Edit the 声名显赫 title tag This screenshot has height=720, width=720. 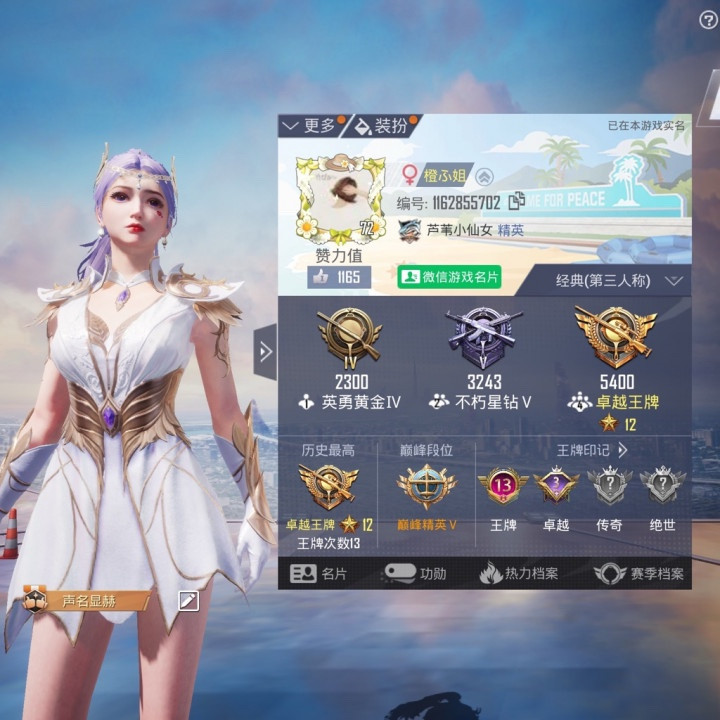coord(188,600)
